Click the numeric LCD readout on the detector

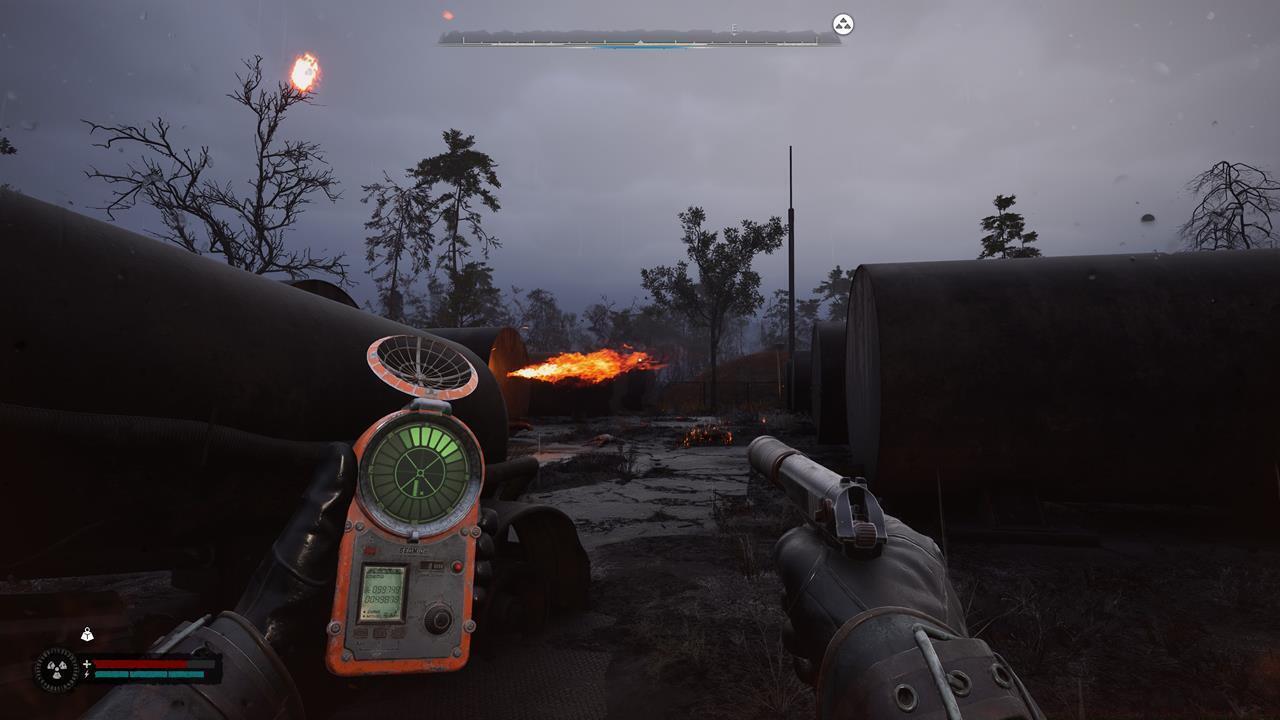coord(382,593)
